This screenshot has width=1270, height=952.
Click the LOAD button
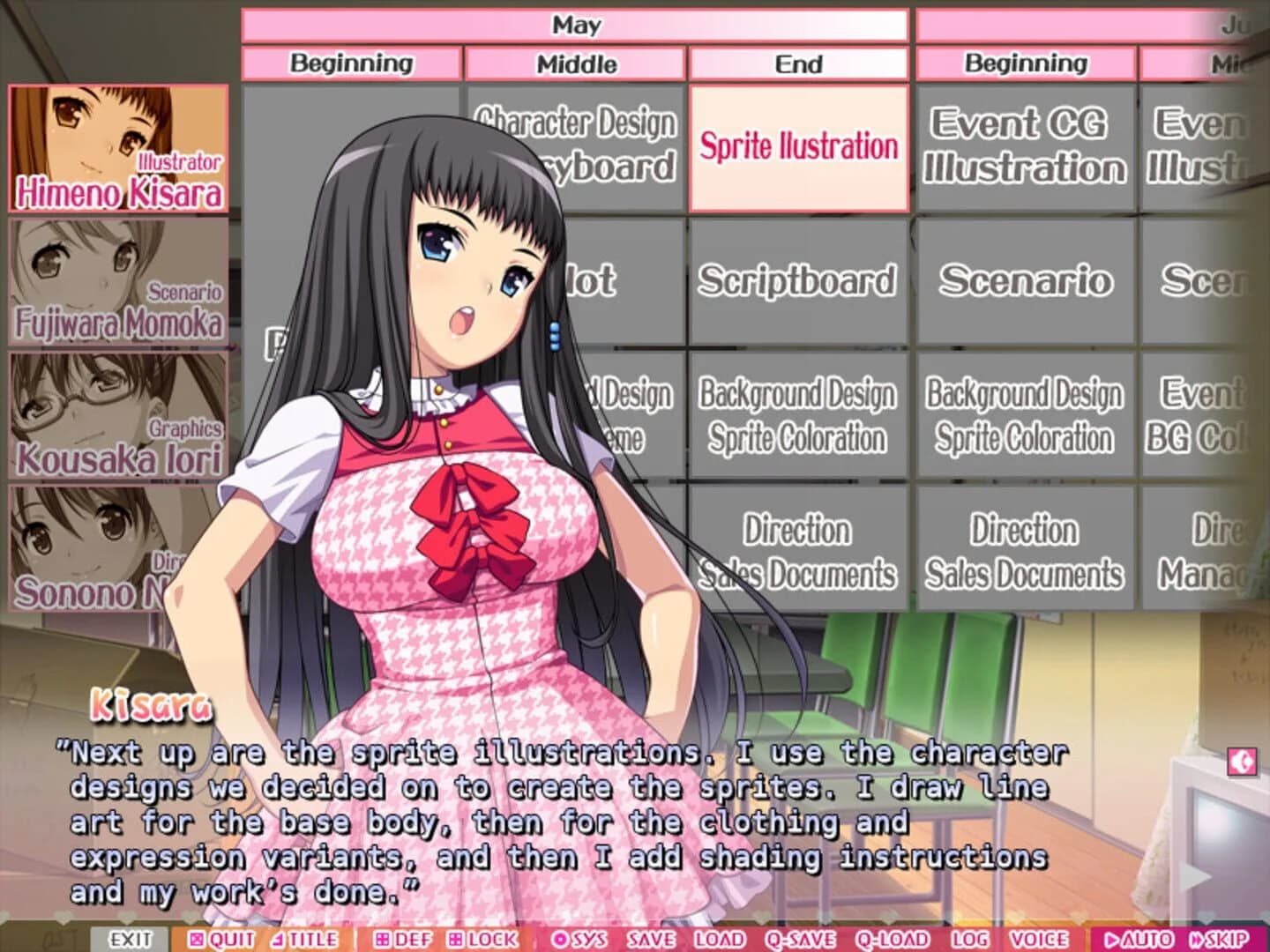[719, 940]
